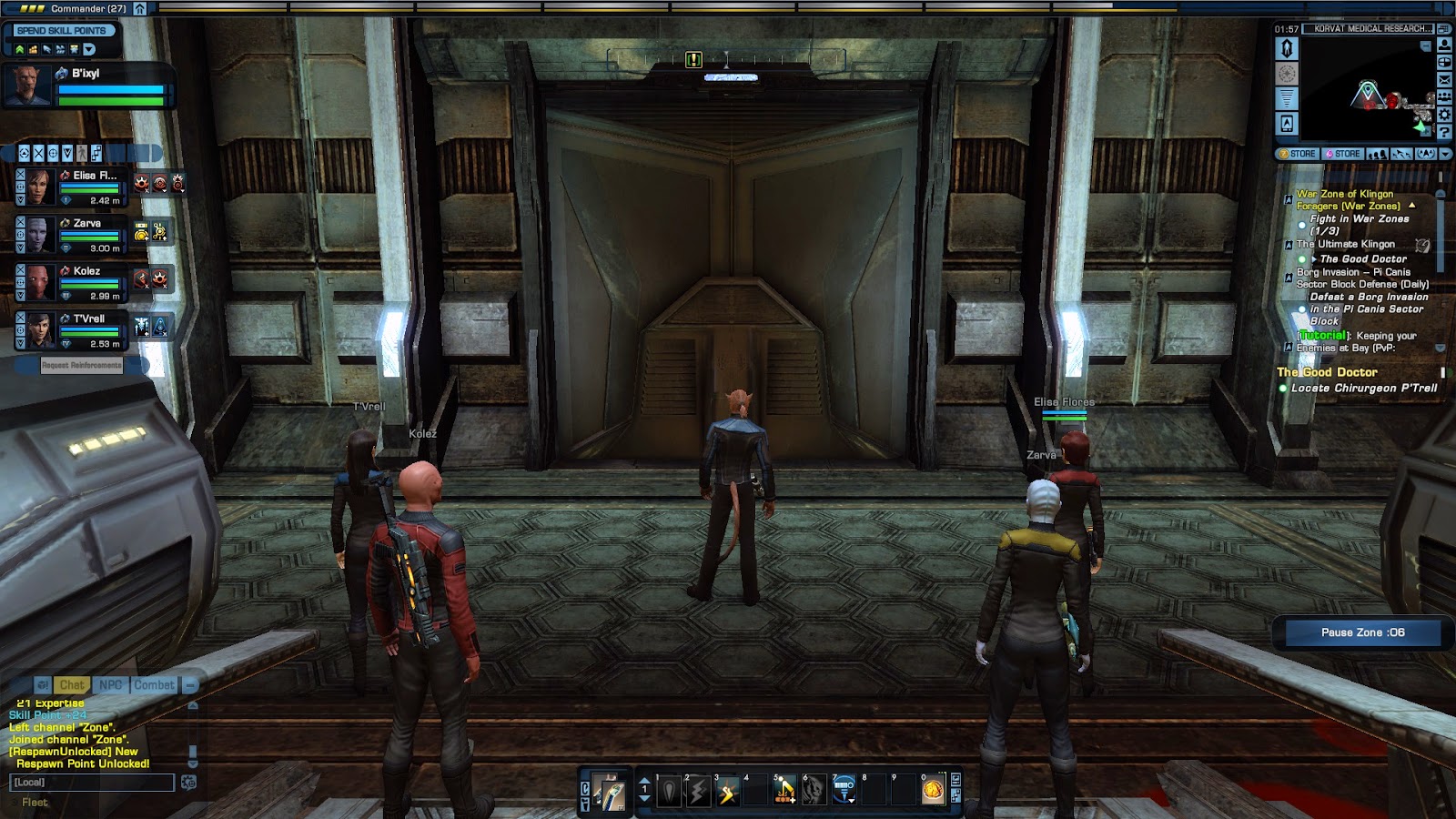The width and height of the screenshot is (1456, 819).
Task: Open the Spend Skill Points panel
Action: (62, 31)
